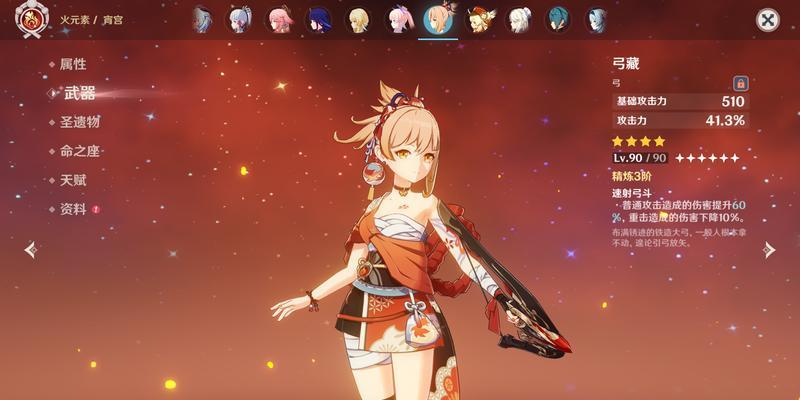
Task: Click the left arrow to view previous character
Action: coord(31,250)
